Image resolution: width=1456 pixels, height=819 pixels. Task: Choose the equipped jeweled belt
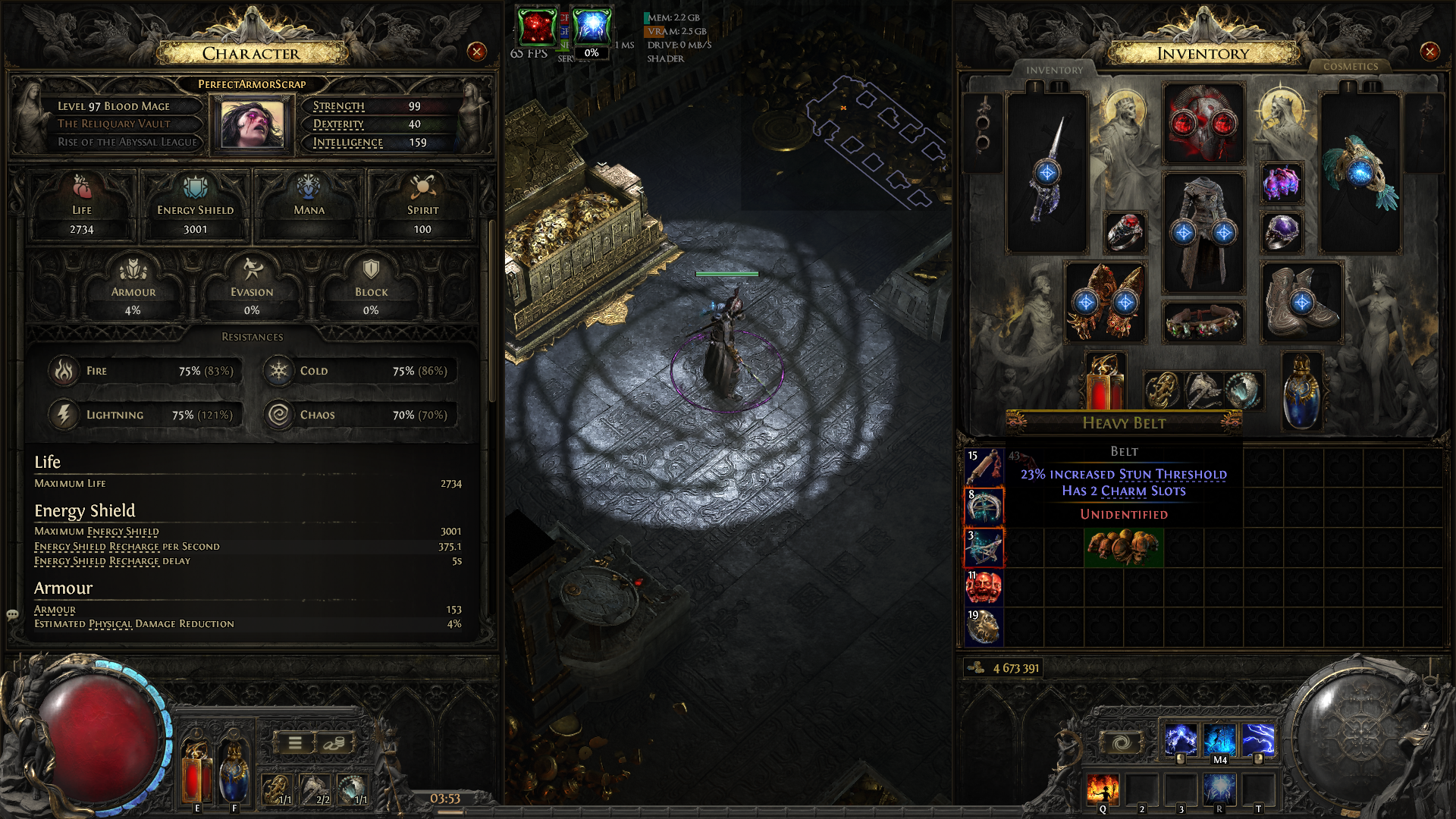click(1203, 322)
